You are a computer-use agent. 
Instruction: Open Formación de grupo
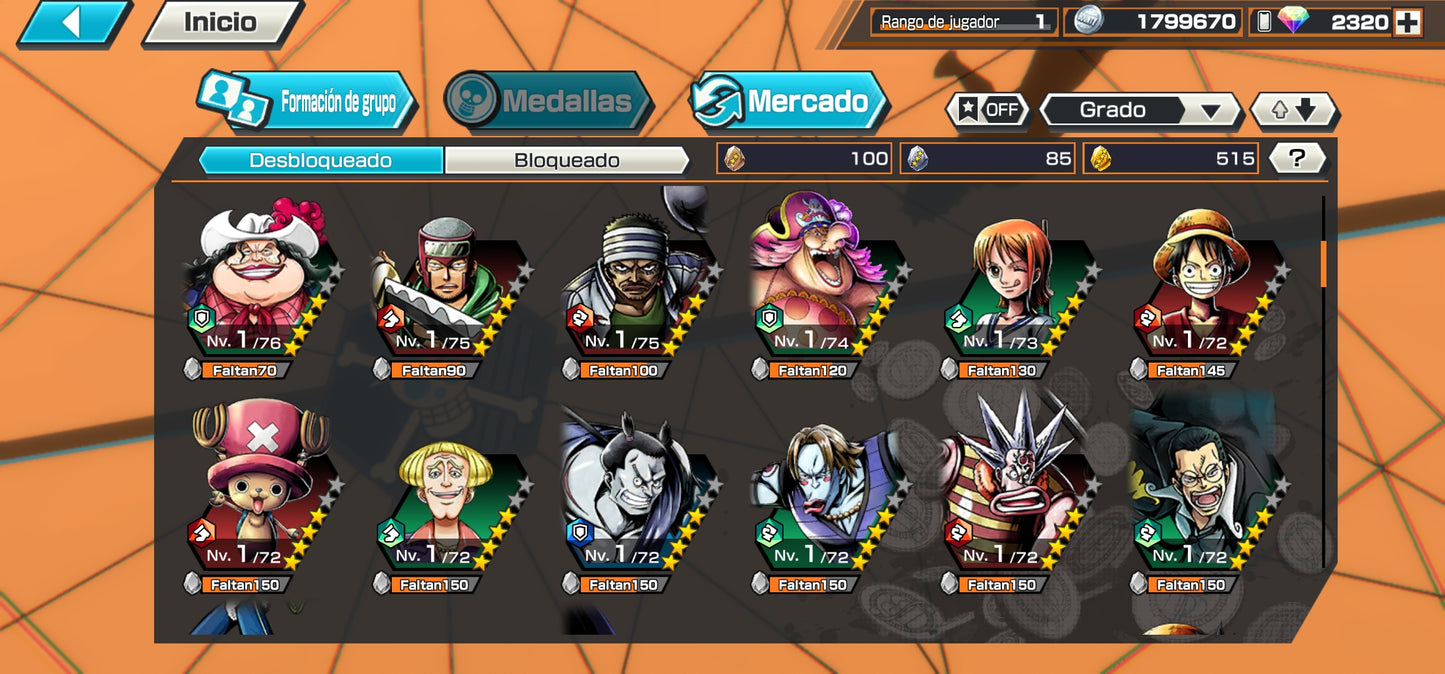point(308,102)
